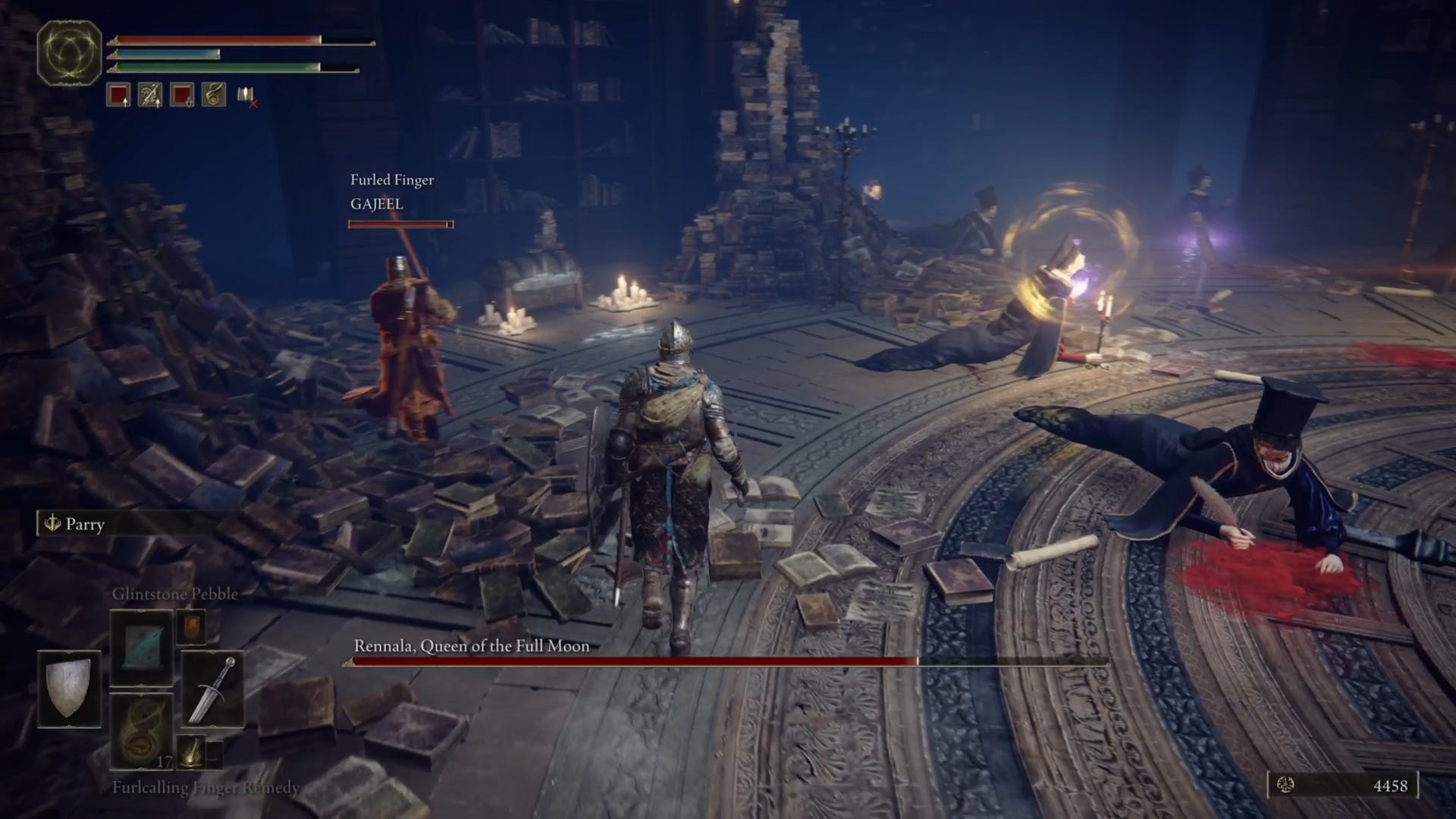Choose the Glintstone Pebble spell slot
Screen dimensions: 1456x819
click(x=142, y=648)
